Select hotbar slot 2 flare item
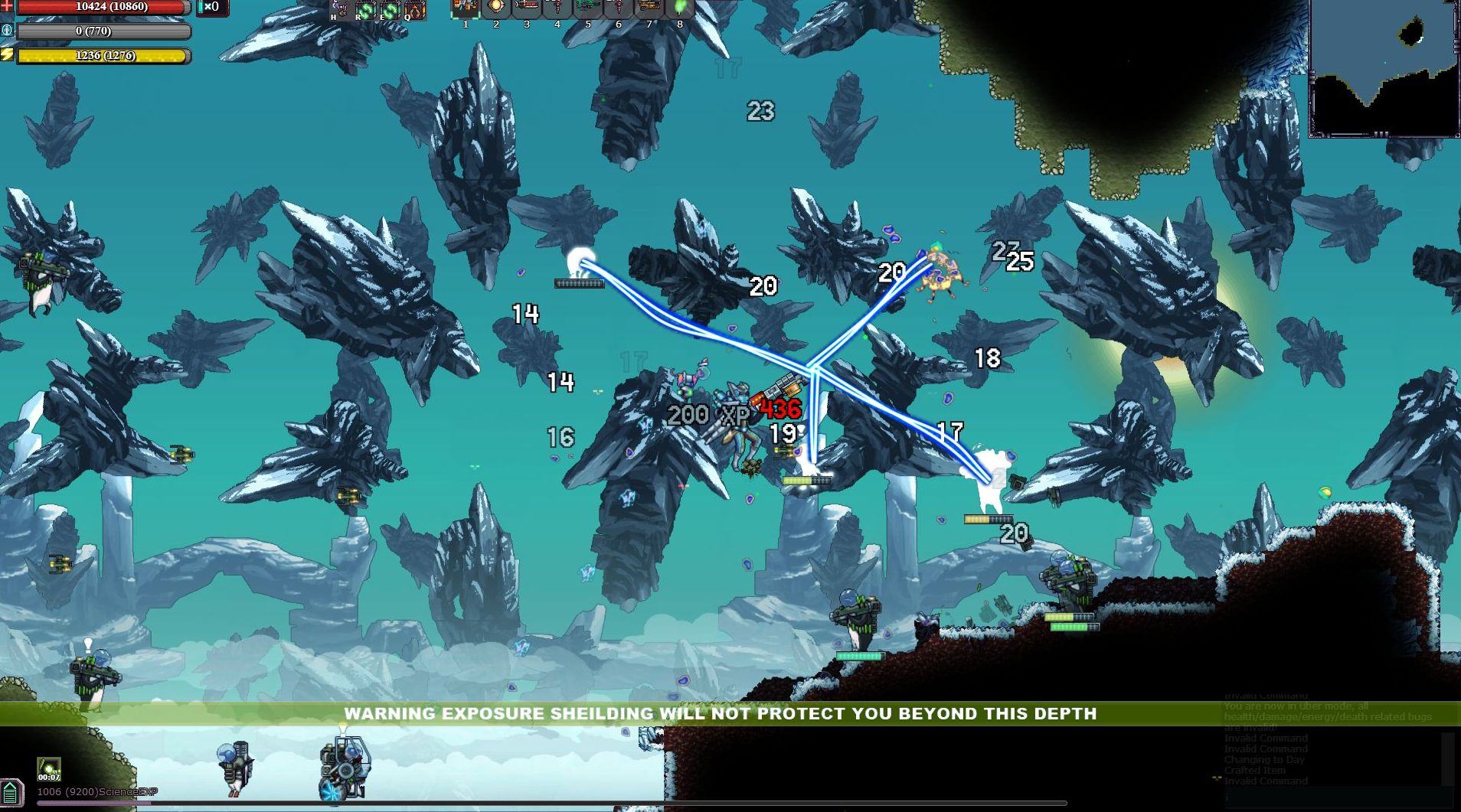 point(496,11)
